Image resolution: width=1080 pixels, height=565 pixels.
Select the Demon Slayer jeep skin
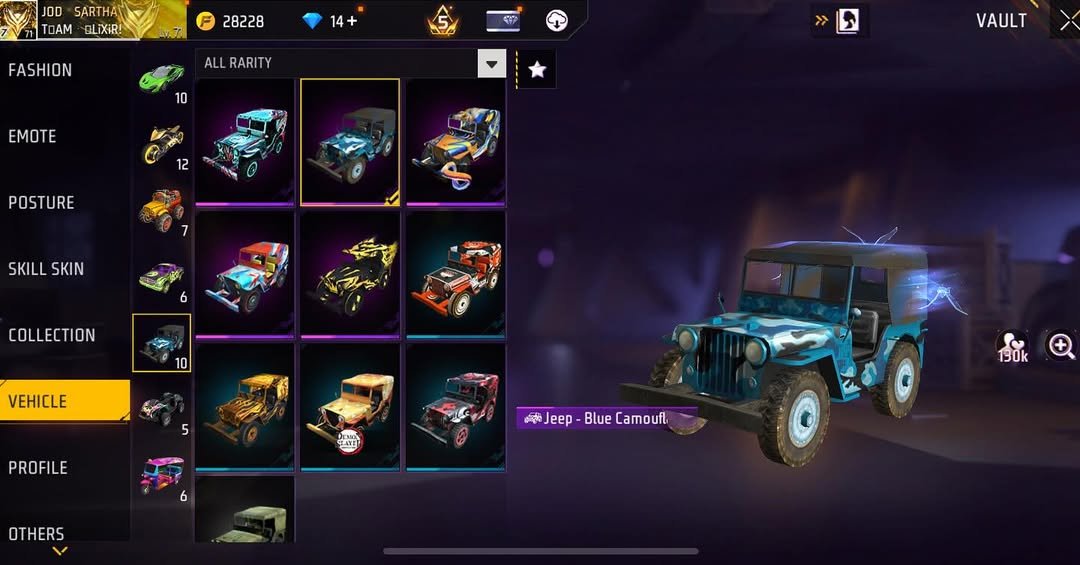coord(350,406)
